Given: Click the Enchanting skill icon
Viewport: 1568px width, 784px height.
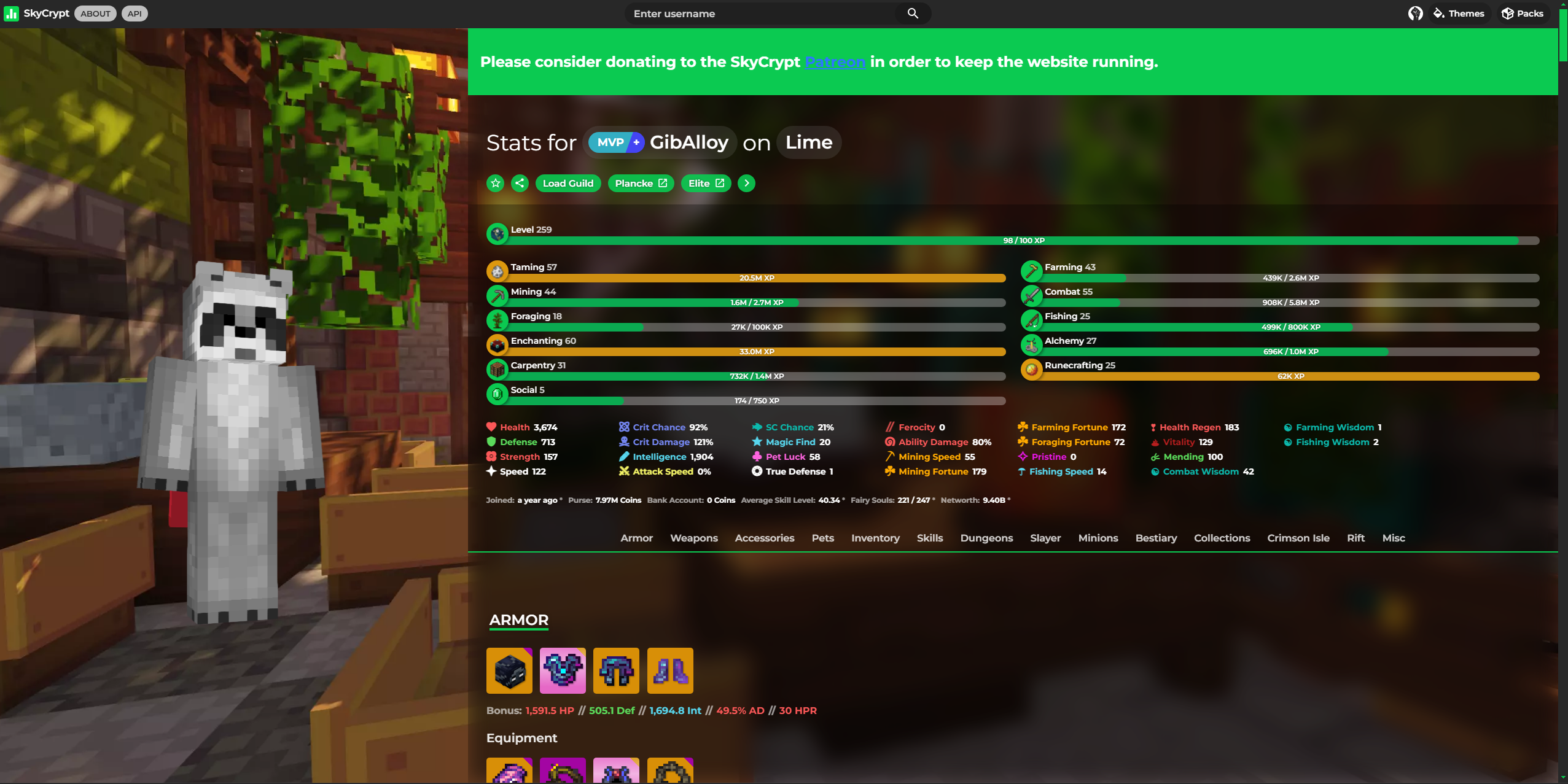Looking at the screenshot, I should pyautogui.click(x=497, y=344).
